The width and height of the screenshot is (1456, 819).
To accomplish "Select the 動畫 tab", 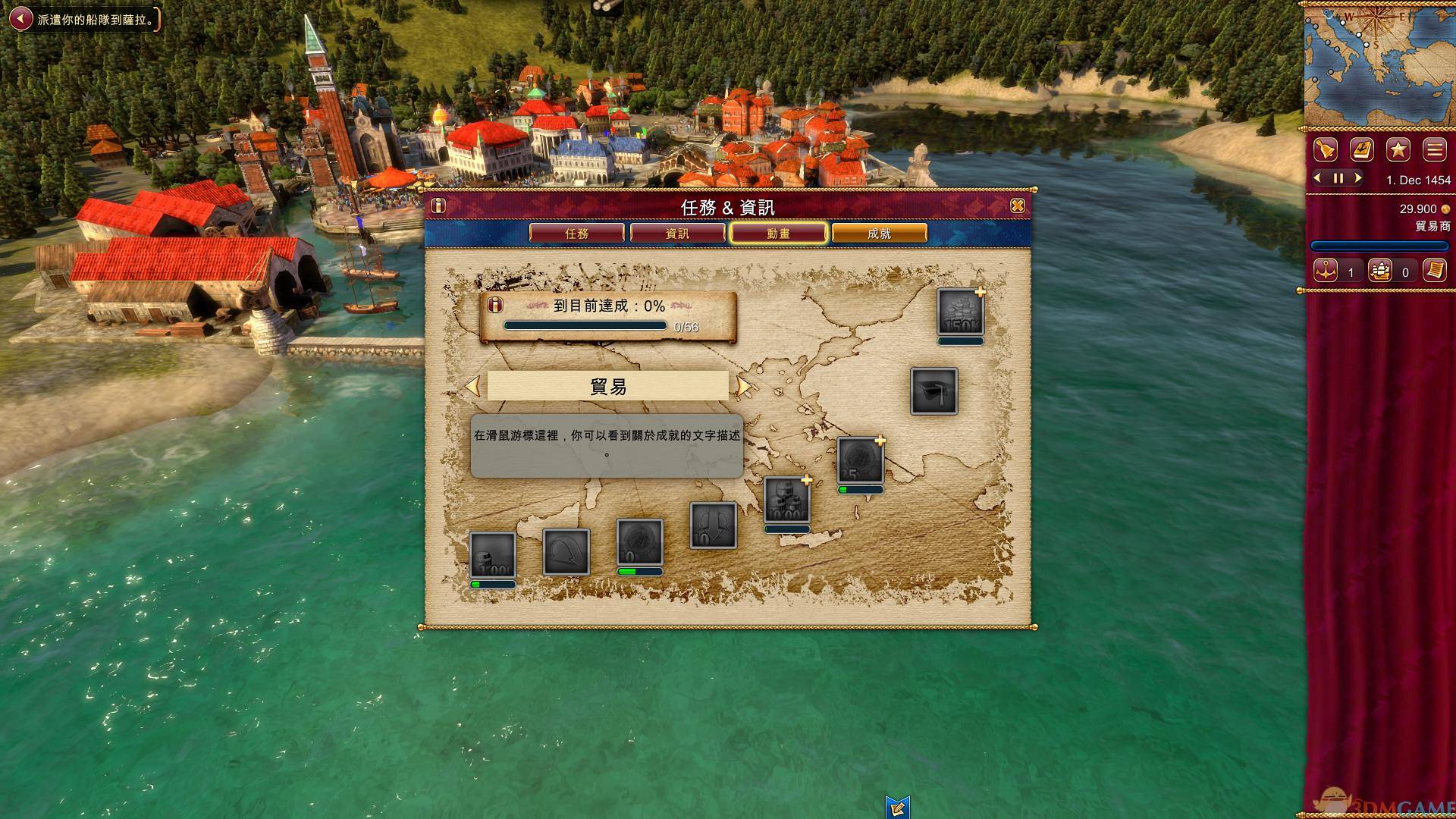I will (x=778, y=234).
